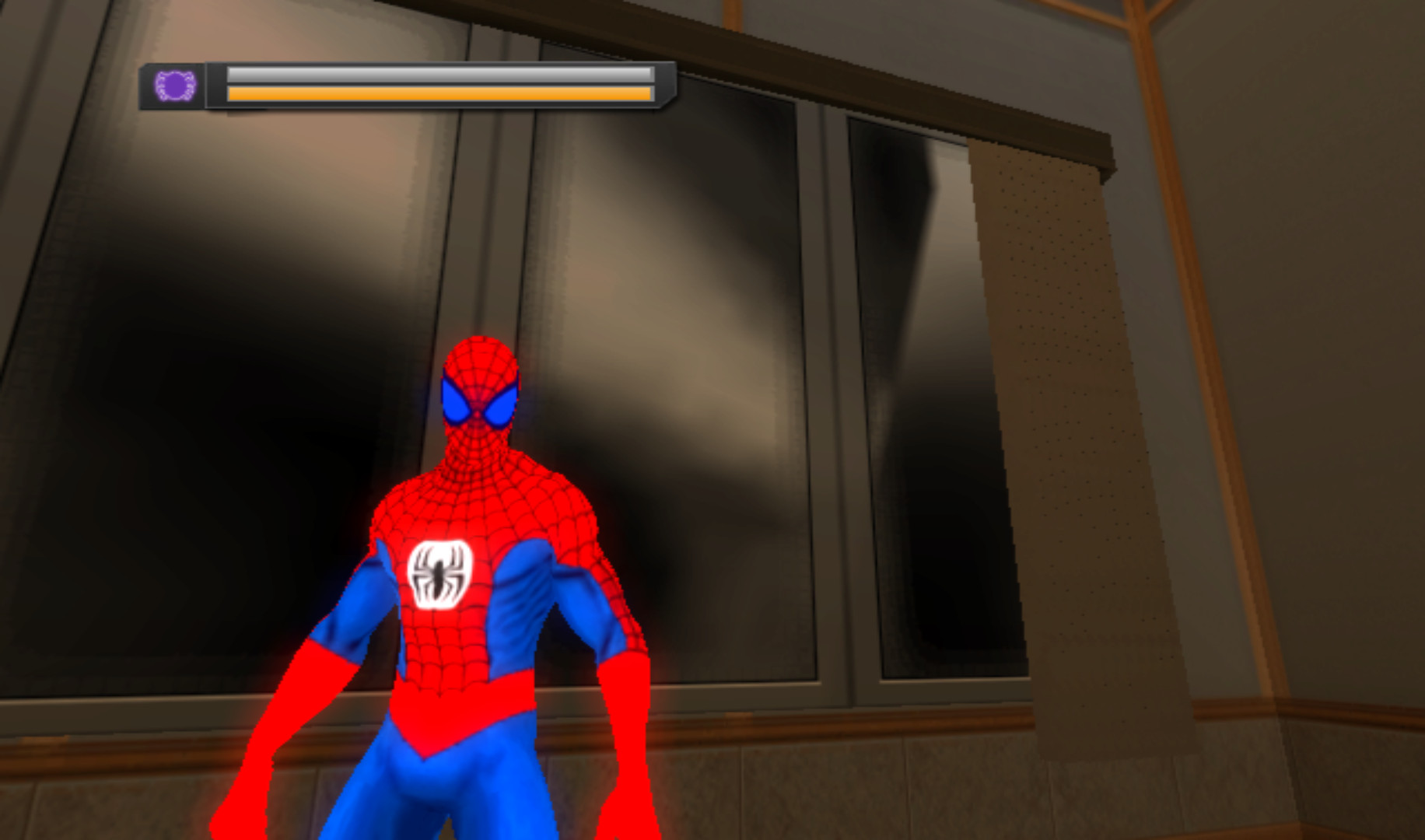Click the orange energy bar
Image resolution: width=1425 pixels, height=840 pixels.
click(x=436, y=94)
